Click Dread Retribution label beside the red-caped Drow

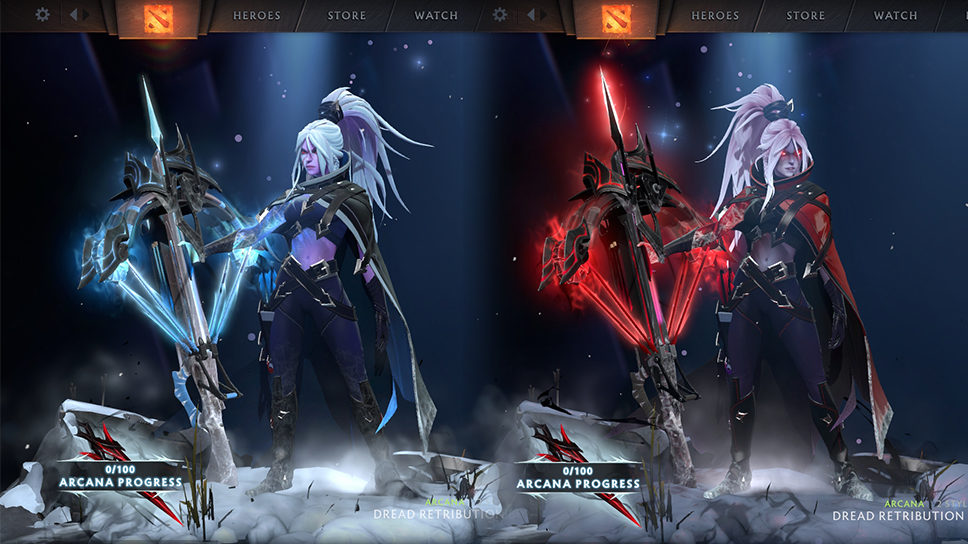[898, 515]
